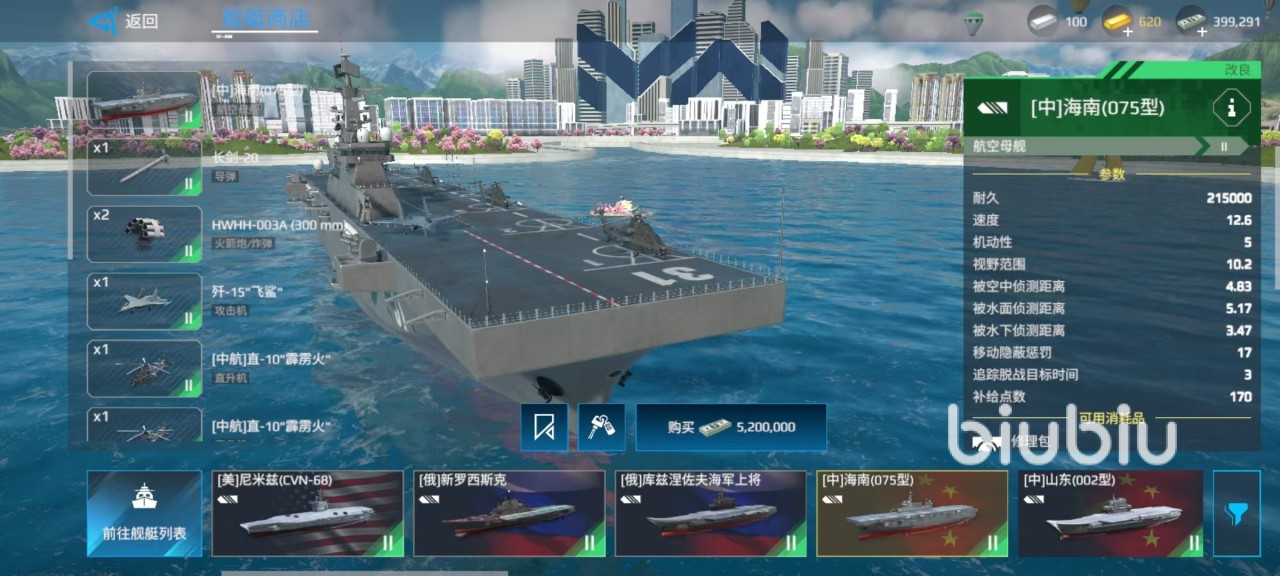Go back using the 返回 button
Screen dimensions: 1280x576
124,21
